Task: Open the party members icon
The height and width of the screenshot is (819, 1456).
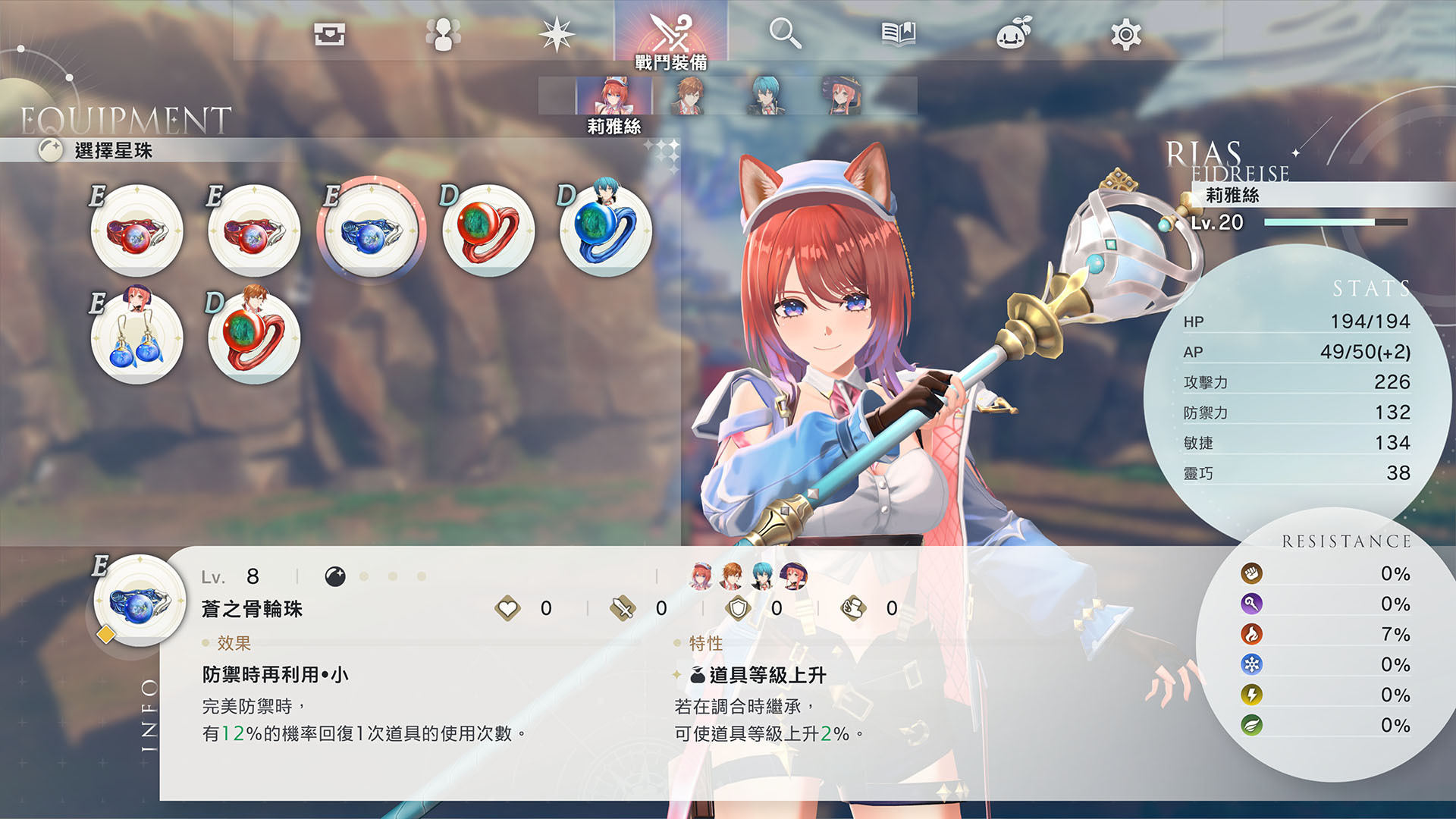Action: (444, 32)
